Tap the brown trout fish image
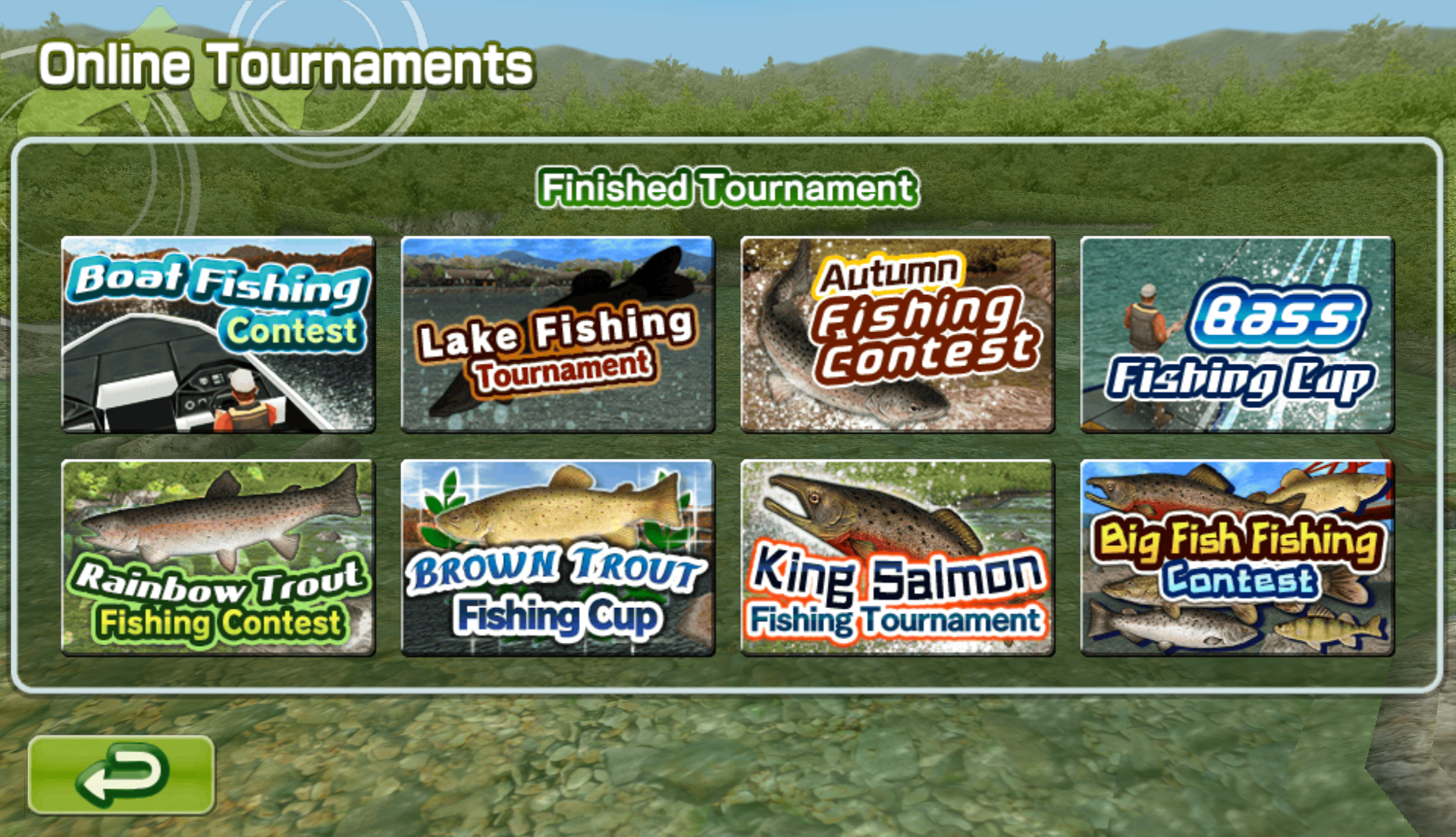Screen dimensions: 1456x837 [561, 508]
